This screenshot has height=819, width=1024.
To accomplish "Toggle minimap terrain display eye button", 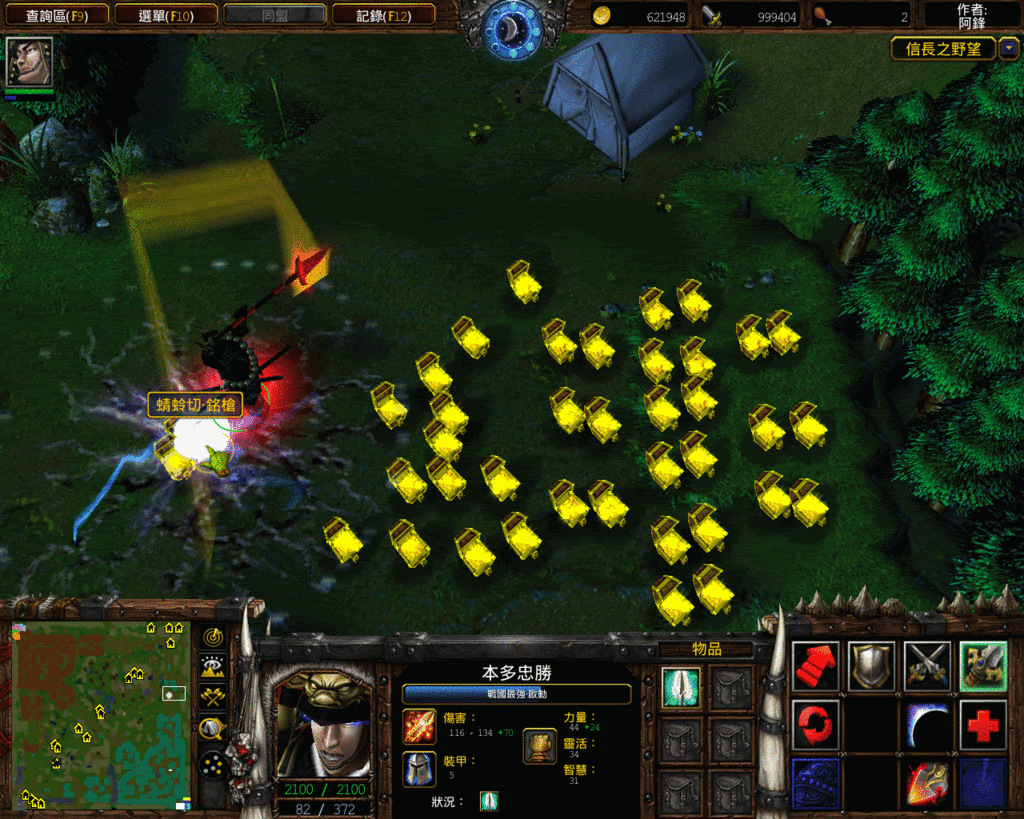I will click(x=212, y=667).
